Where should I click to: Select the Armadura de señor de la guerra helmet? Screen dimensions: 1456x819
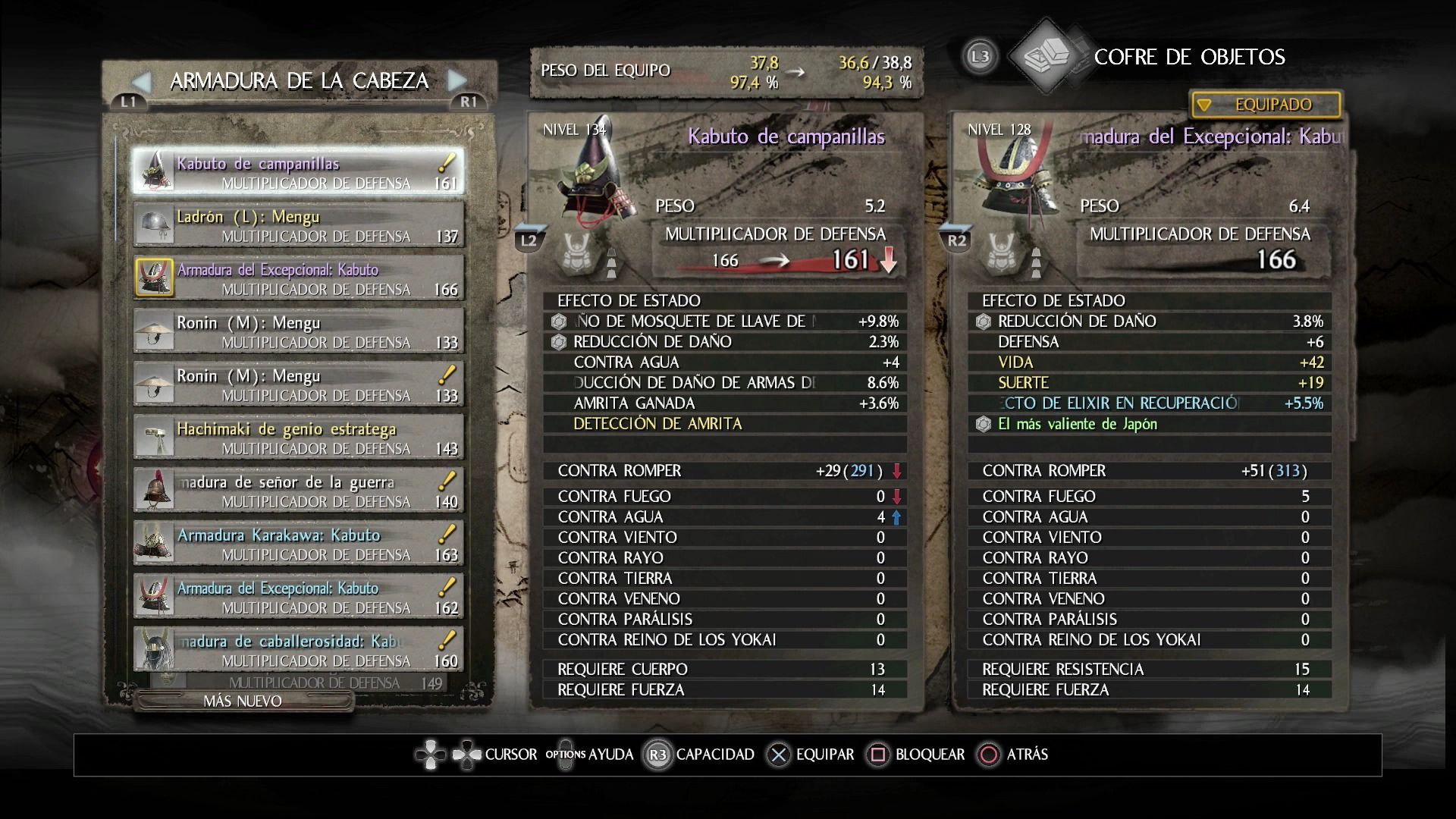coord(298,491)
